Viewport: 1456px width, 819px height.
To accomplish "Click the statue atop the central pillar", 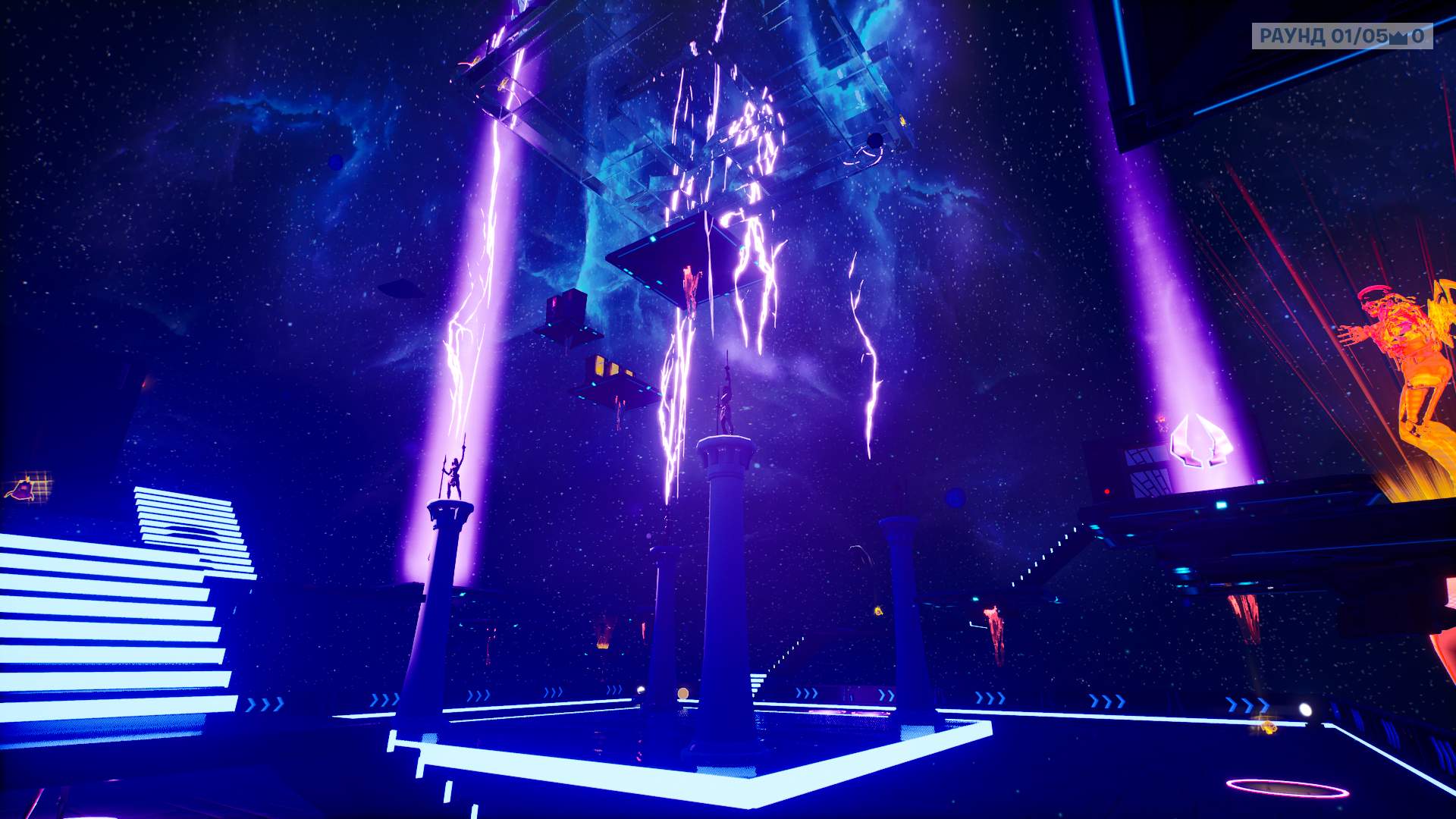I will pos(725,406).
